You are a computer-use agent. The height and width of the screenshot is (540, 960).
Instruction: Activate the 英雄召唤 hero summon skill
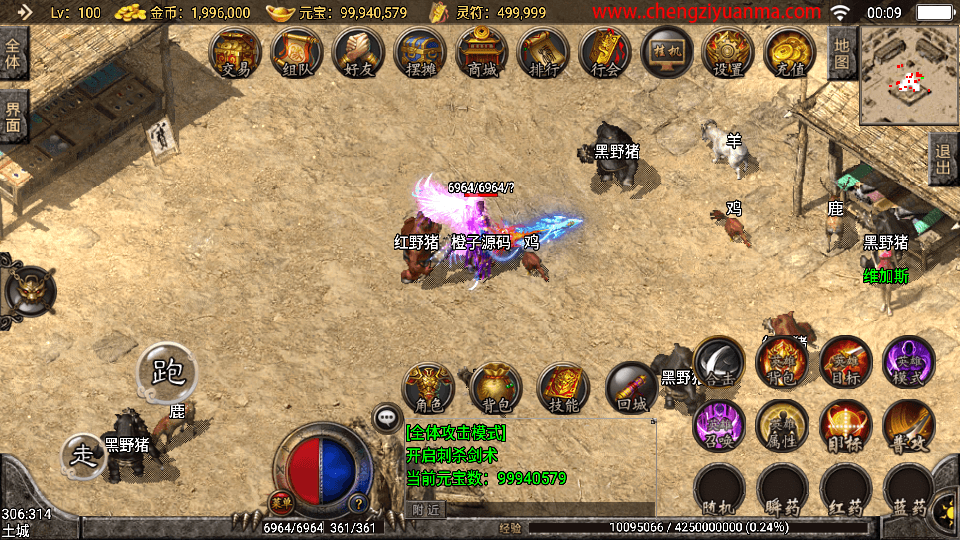tap(718, 426)
